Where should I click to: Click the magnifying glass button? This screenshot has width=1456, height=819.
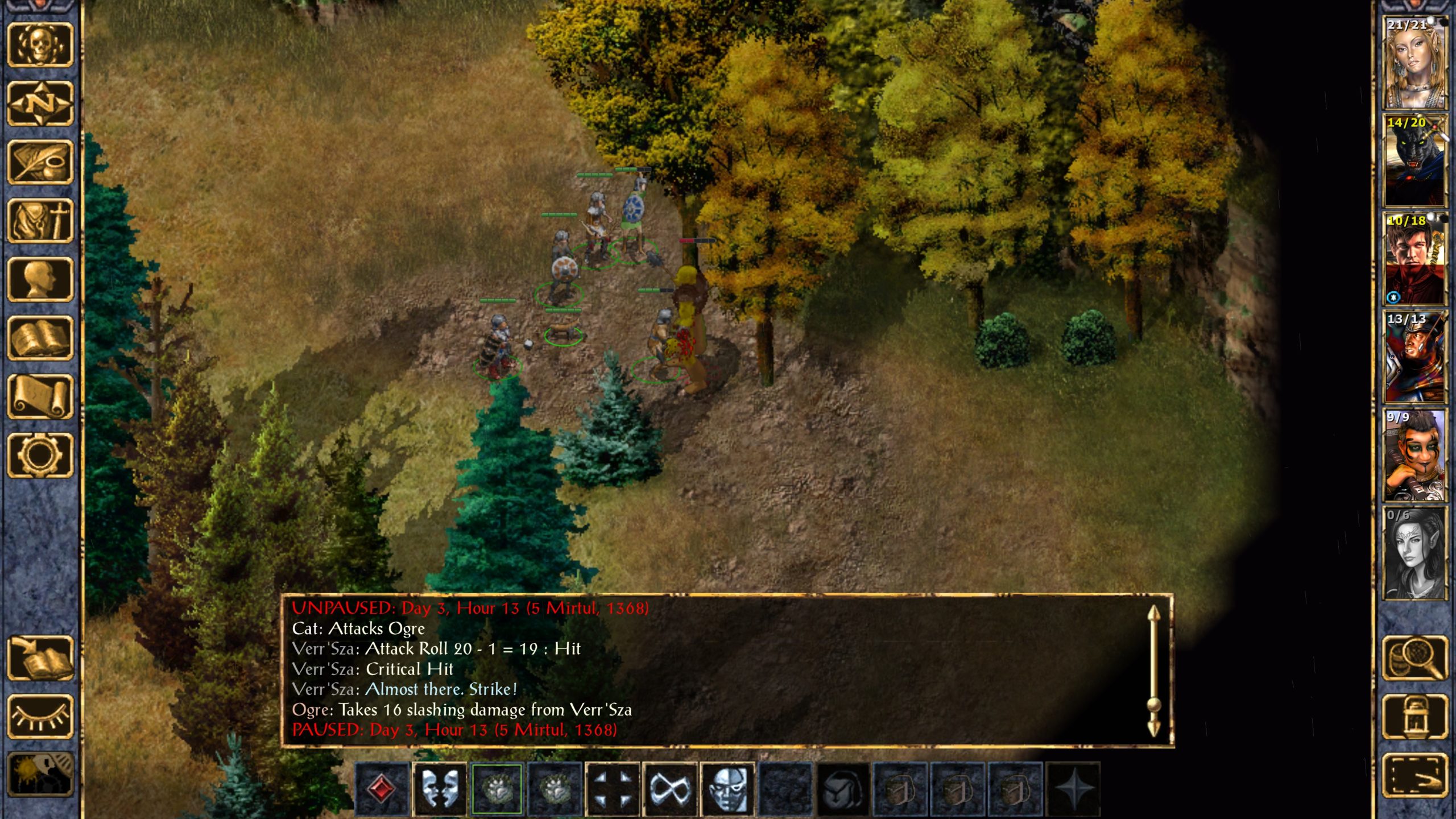(x=1415, y=658)
